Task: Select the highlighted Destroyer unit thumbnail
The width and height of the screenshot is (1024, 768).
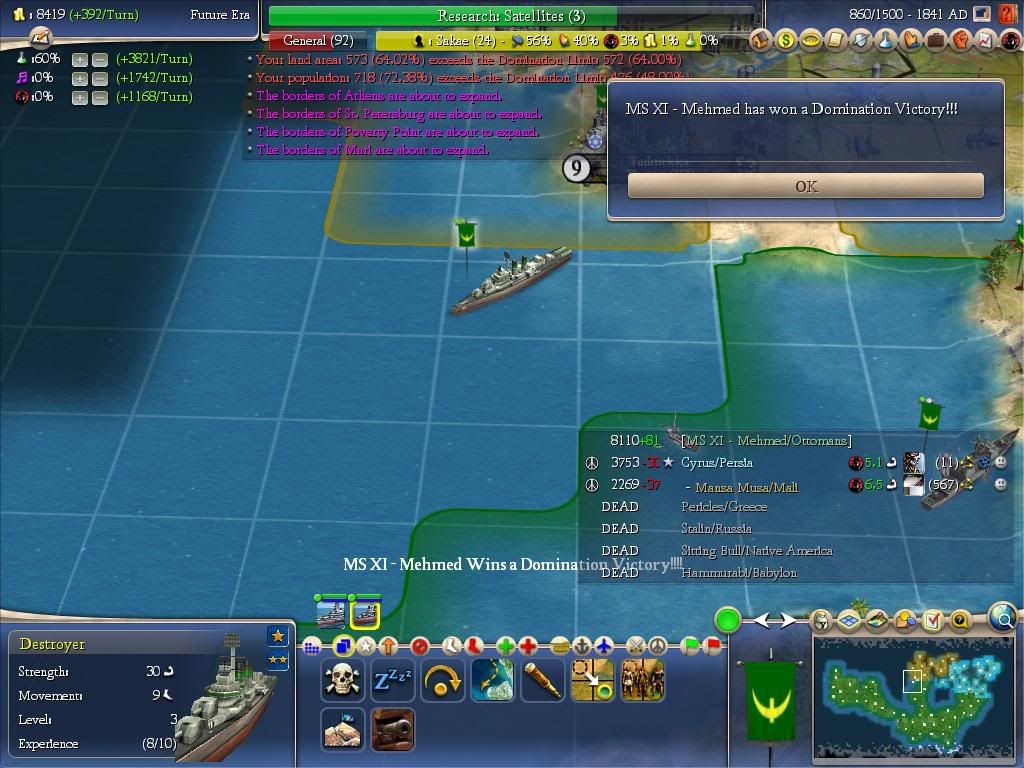Action: click(364, 612)
